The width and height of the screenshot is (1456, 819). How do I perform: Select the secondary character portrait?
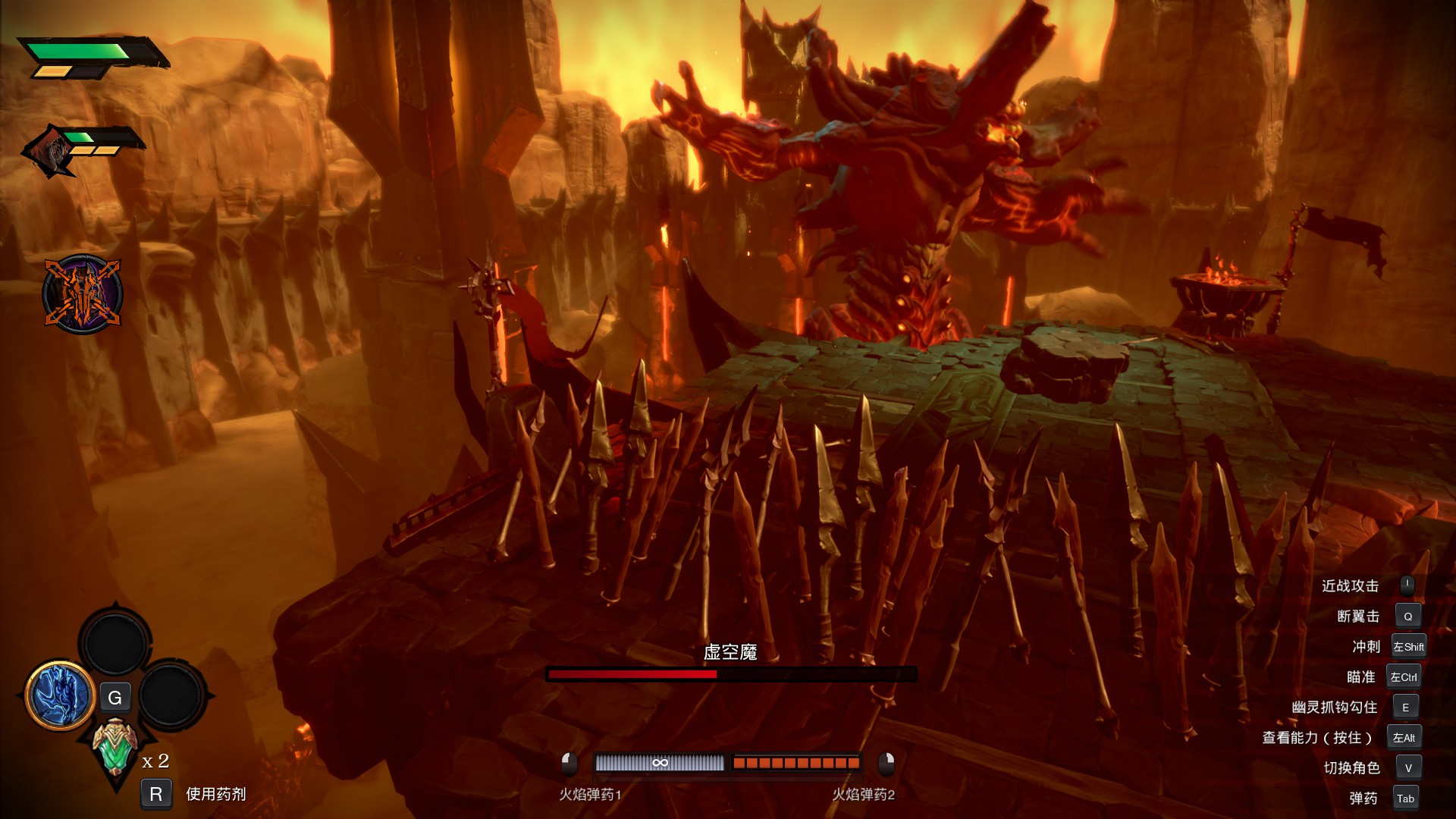(50, 152)
